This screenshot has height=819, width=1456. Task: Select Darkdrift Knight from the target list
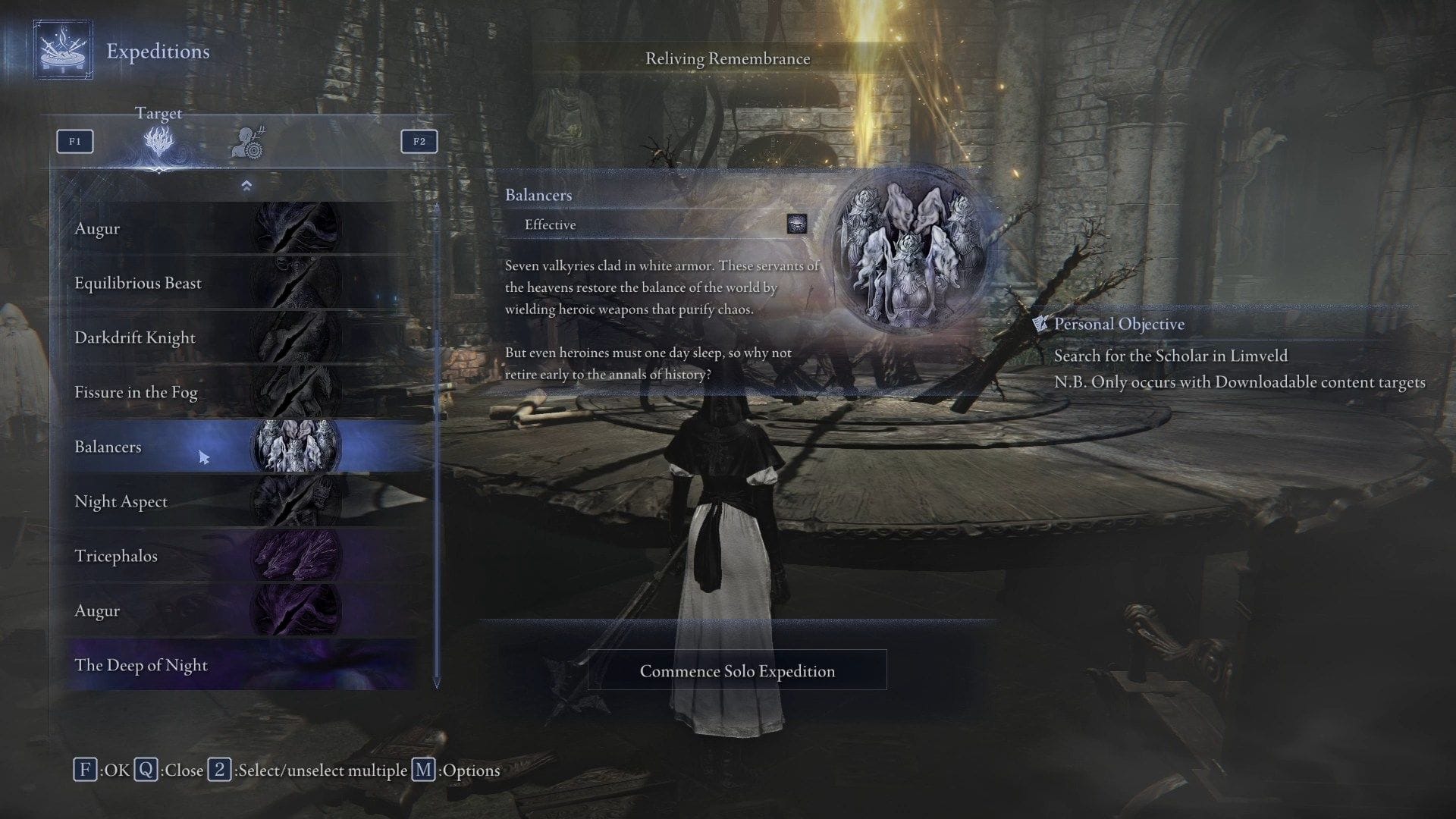(x=152, y=337)
